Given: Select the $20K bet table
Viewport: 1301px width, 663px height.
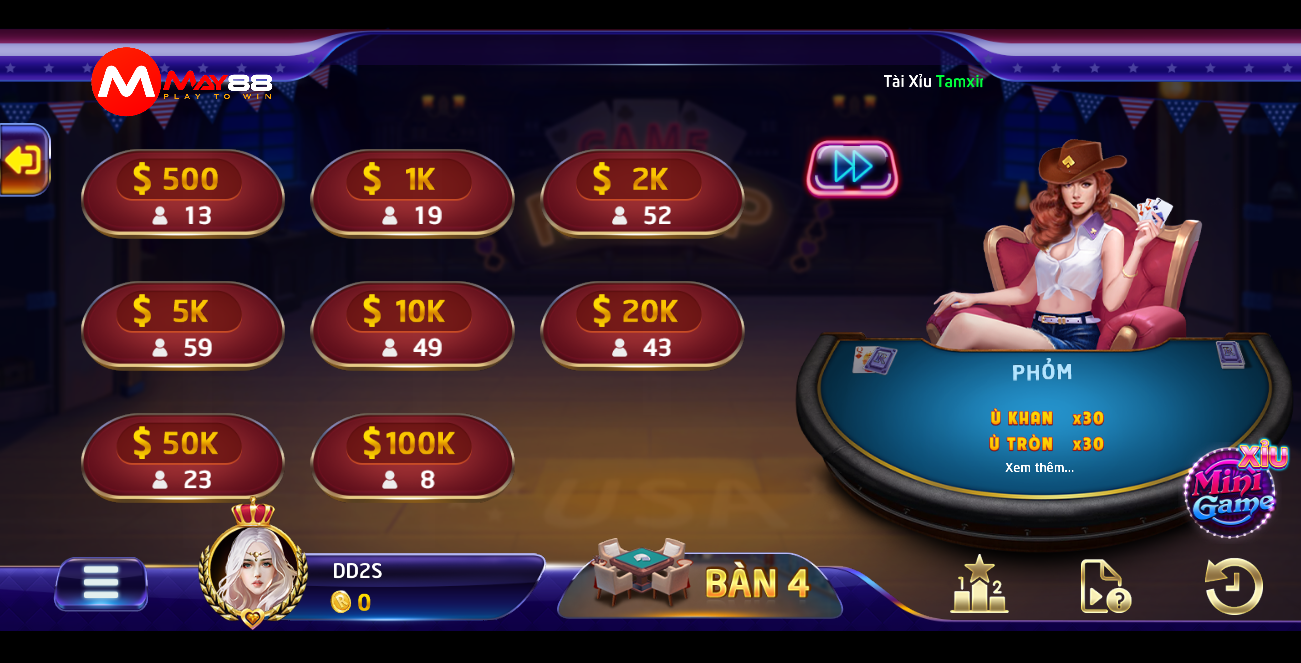Looking at the screenshot, I should (x=642, y=326).
